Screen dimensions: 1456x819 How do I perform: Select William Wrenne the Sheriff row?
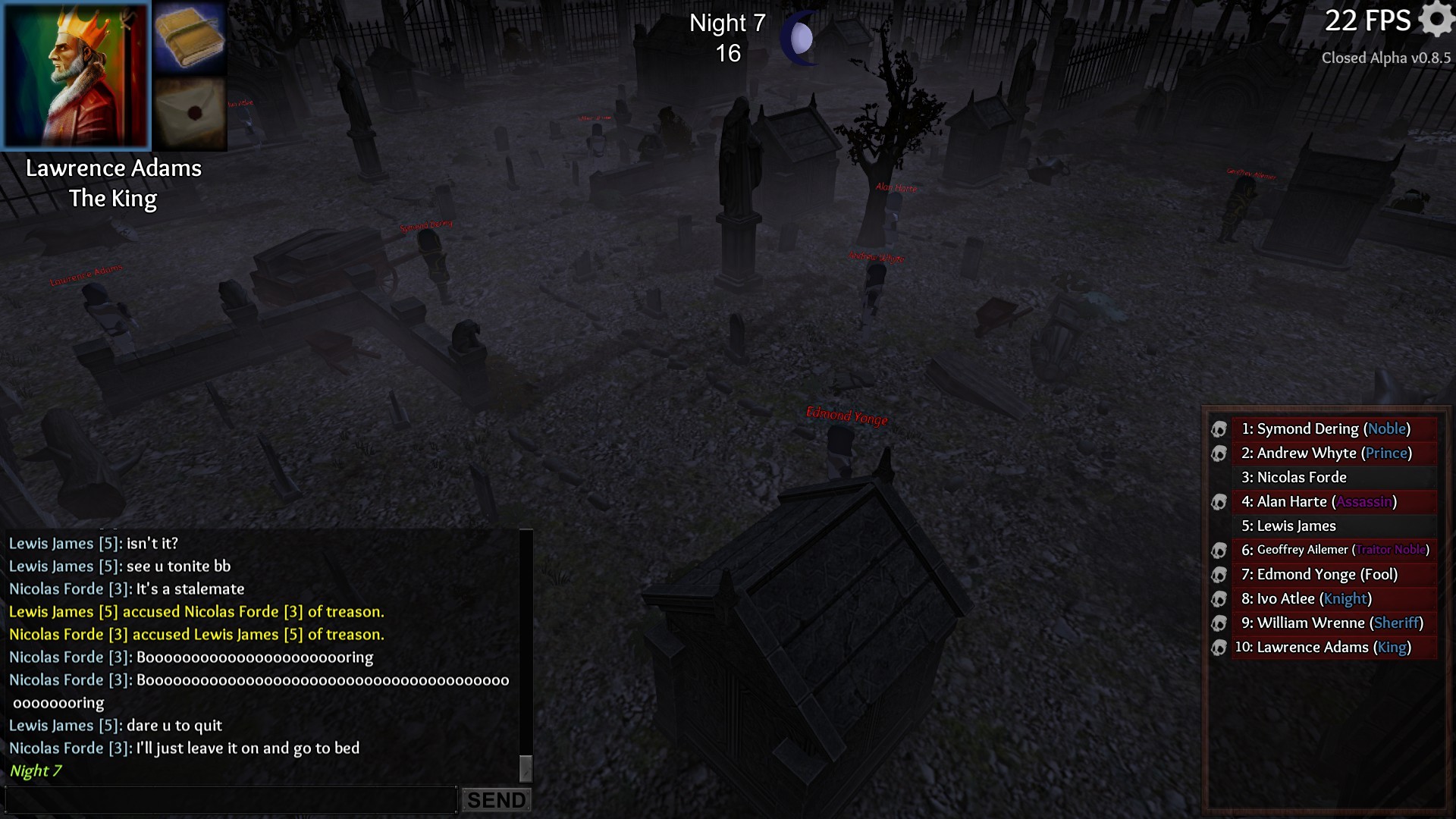(x=1333, y=623)
